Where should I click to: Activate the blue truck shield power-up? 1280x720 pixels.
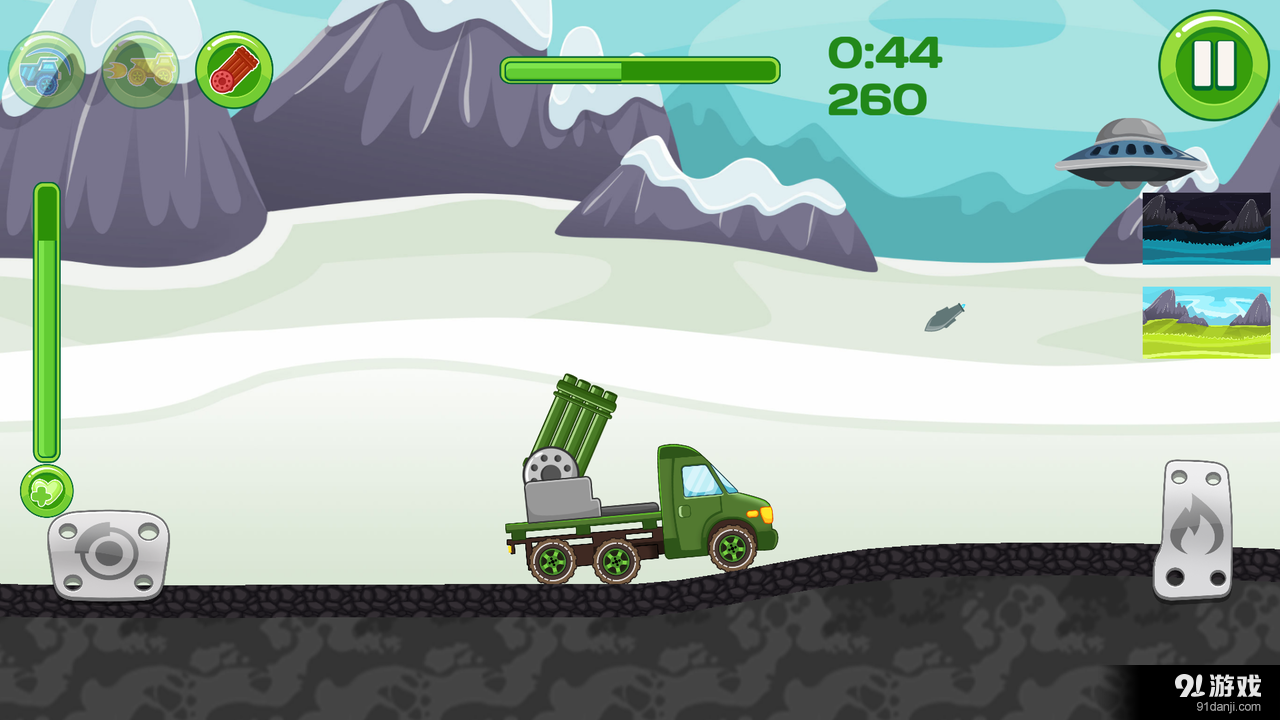point(46,70)
